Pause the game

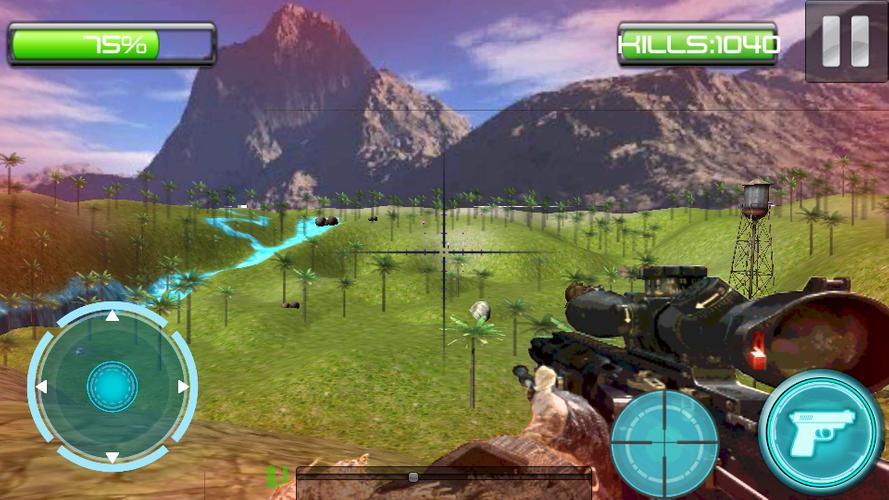tap(846, 41)
